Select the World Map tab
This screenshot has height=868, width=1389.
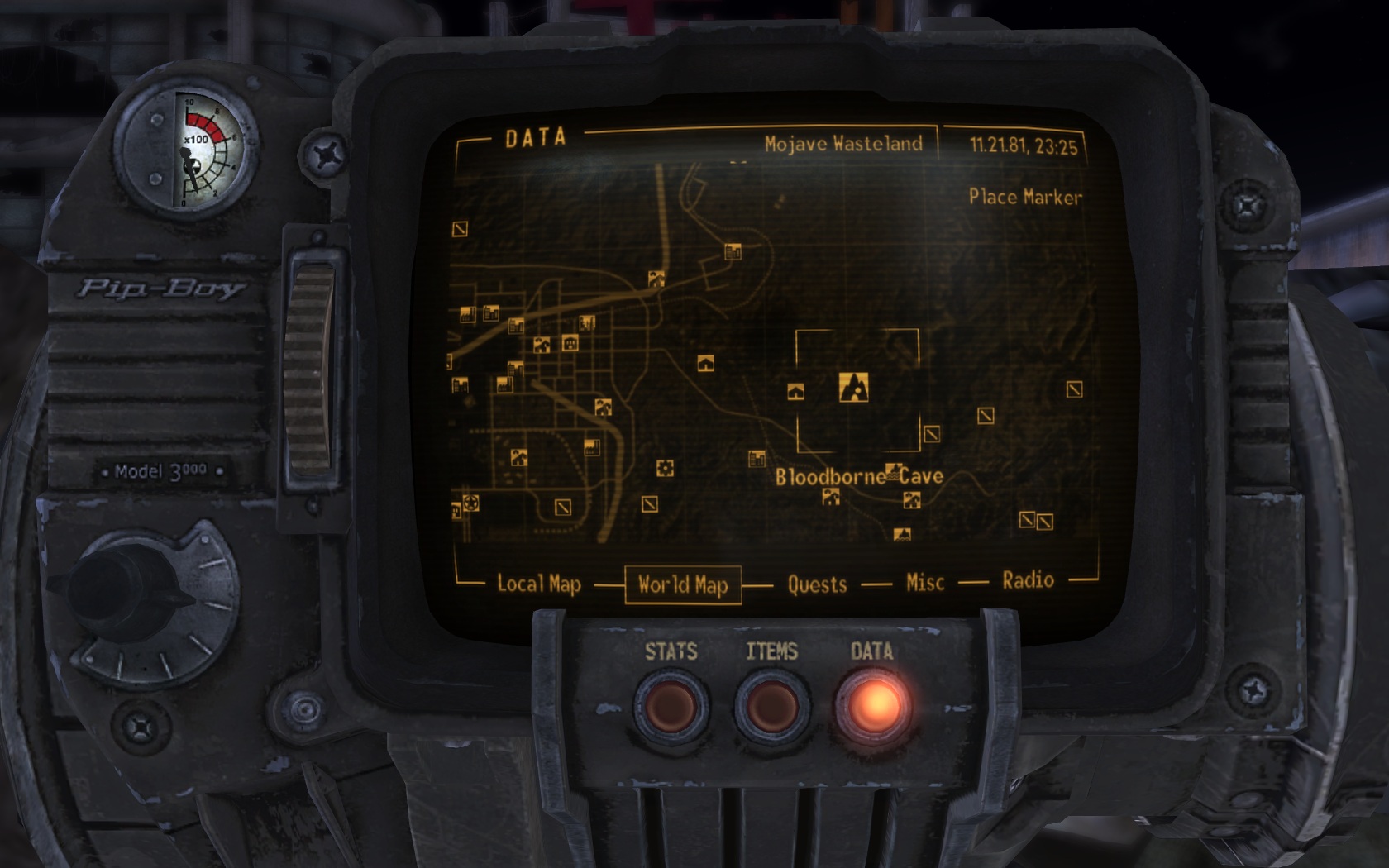pos(683,585)
